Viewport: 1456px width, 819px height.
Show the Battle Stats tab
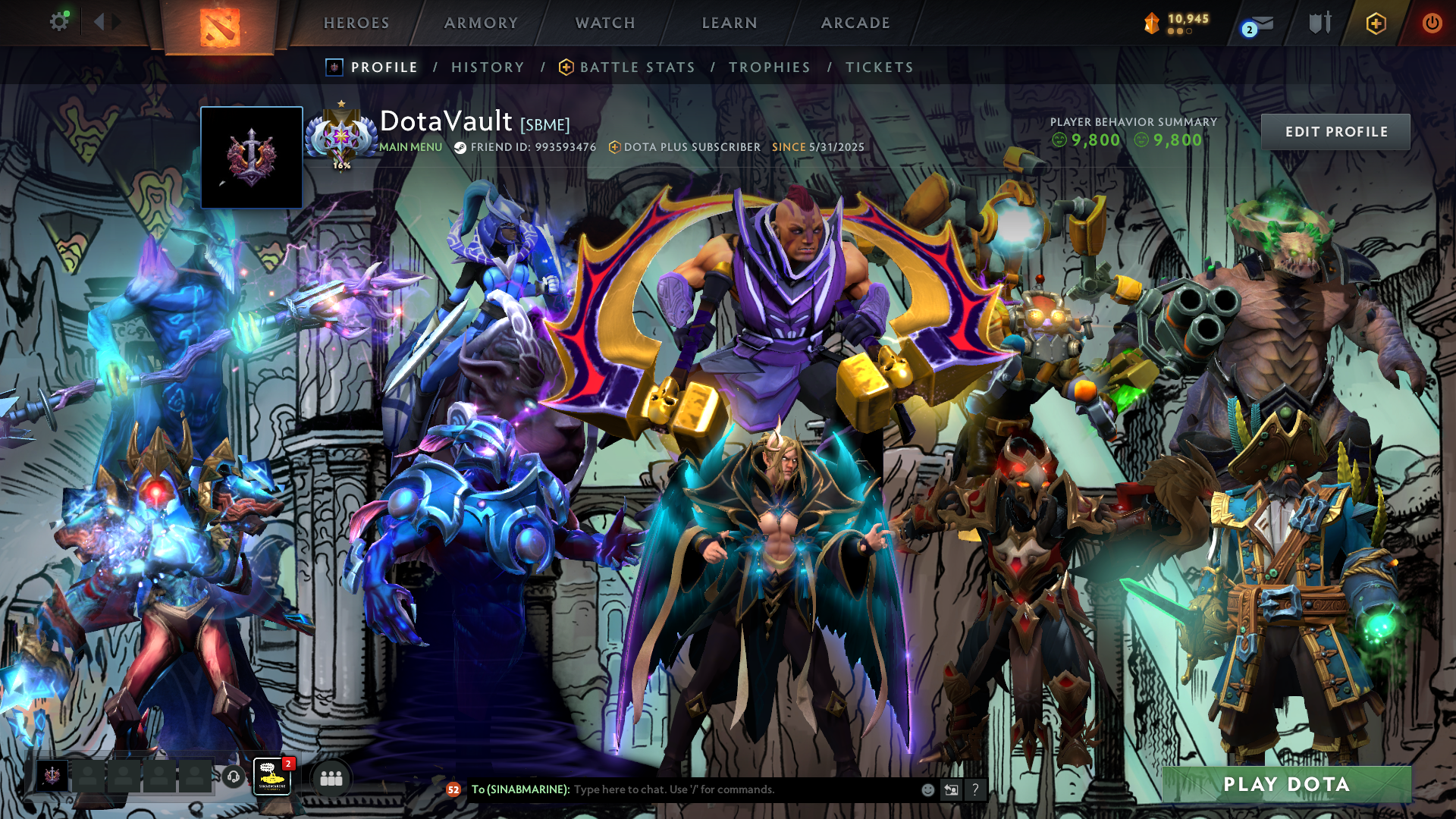tap(637, 67)
